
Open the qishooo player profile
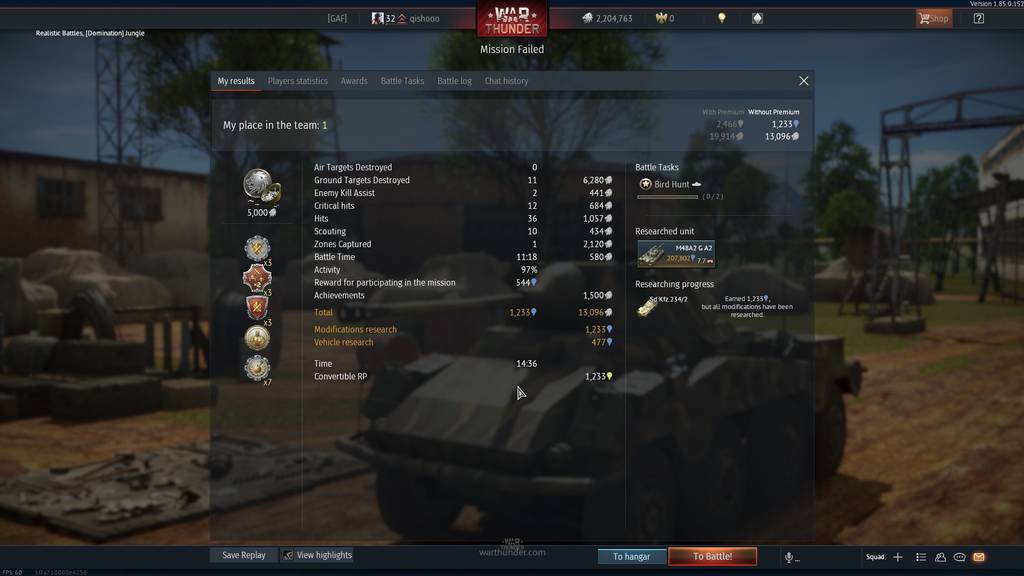424,18
